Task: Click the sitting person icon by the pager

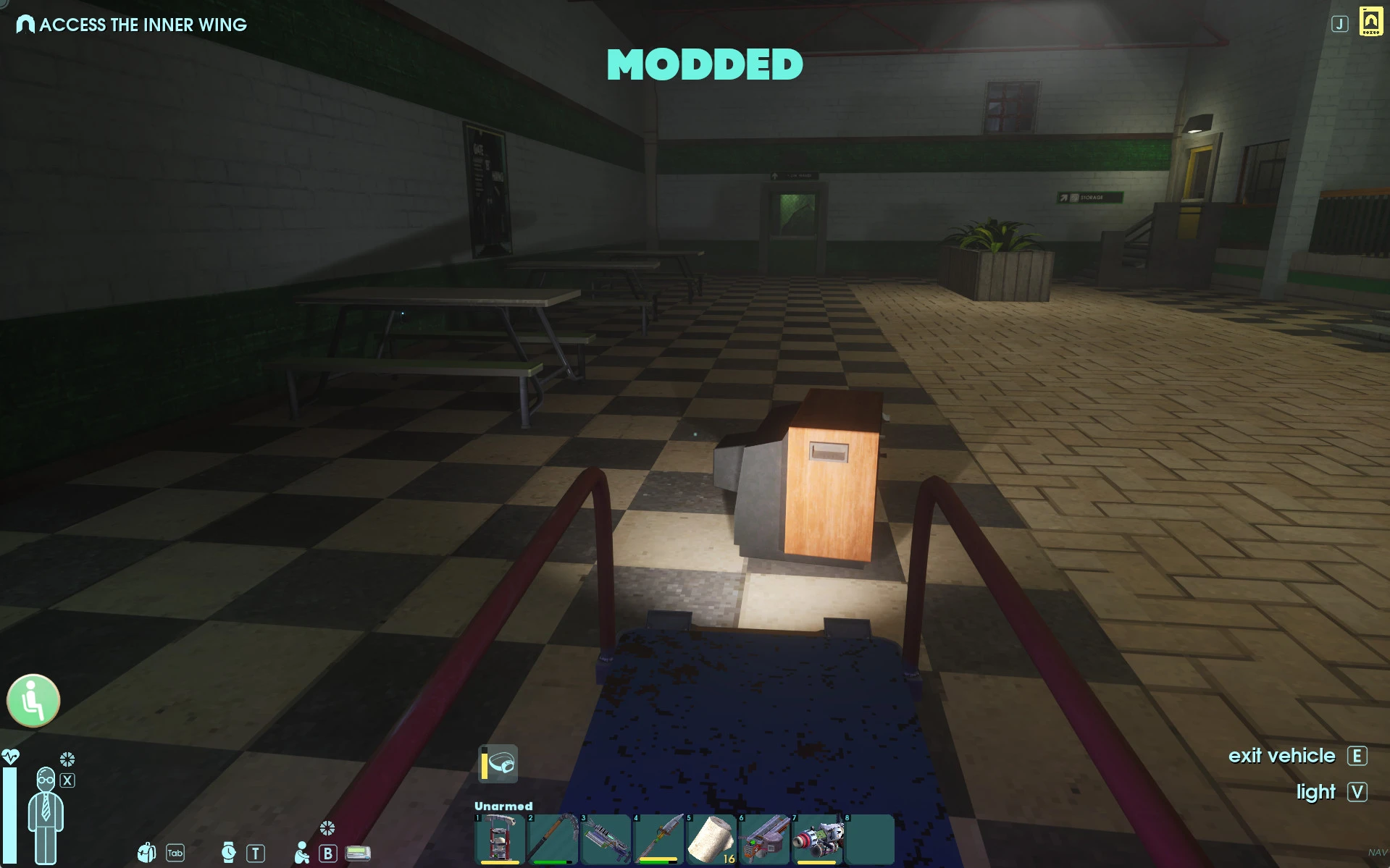Action: (x=301, y=854)
